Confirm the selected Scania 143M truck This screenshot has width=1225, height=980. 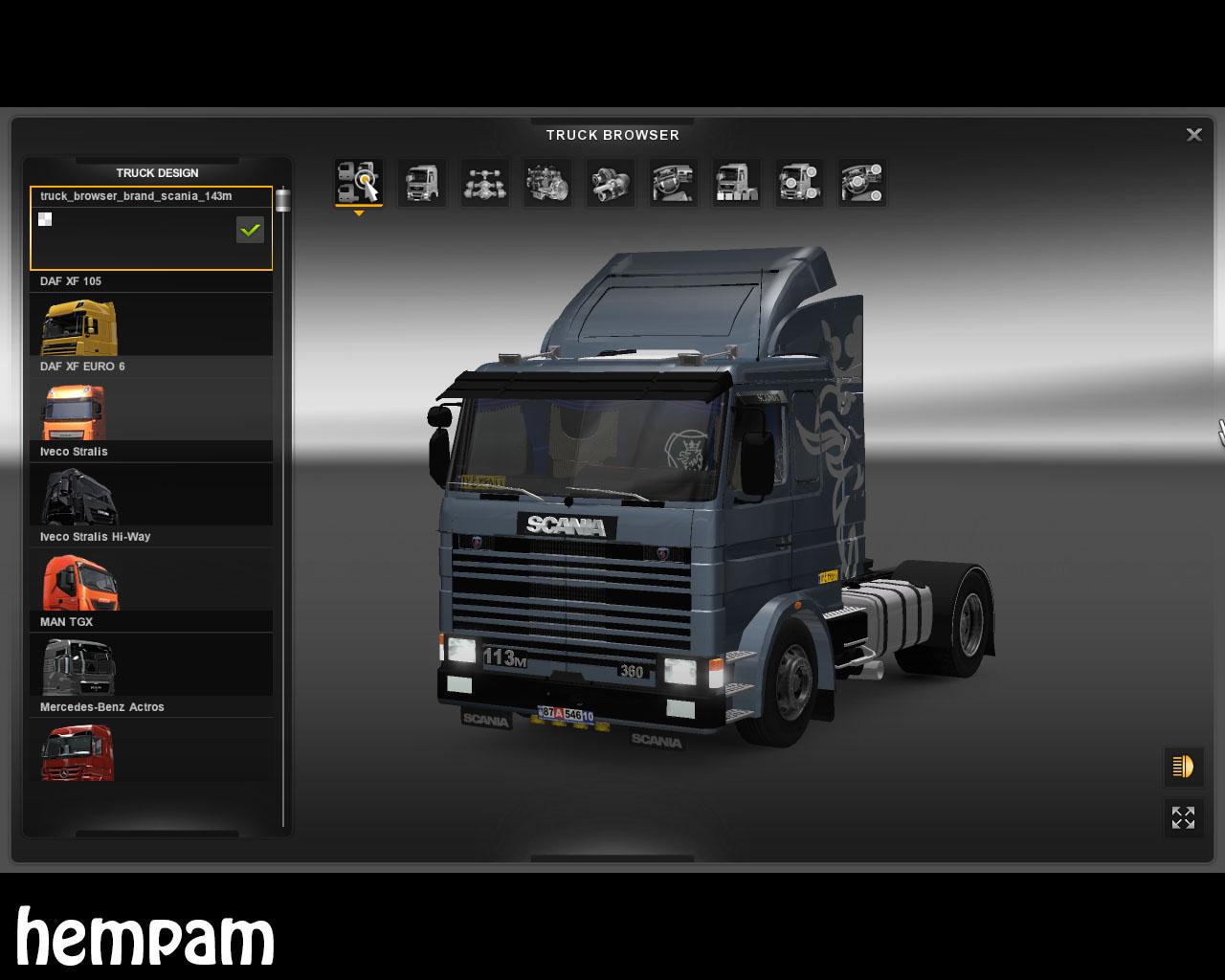coord(250,230)
